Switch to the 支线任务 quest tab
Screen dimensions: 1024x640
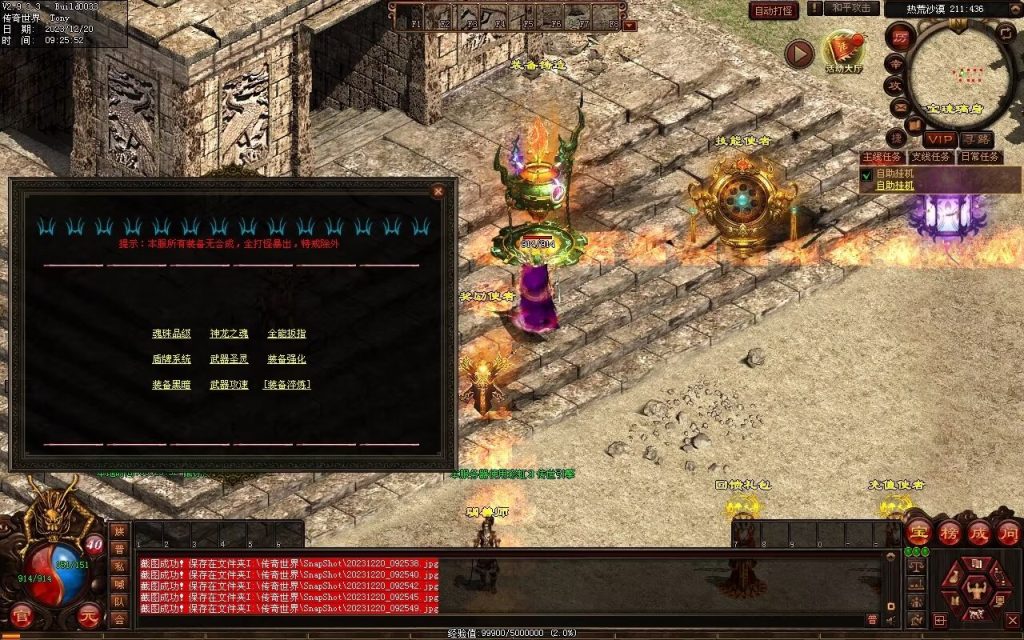pyautogui.click(x=931, y=157)
